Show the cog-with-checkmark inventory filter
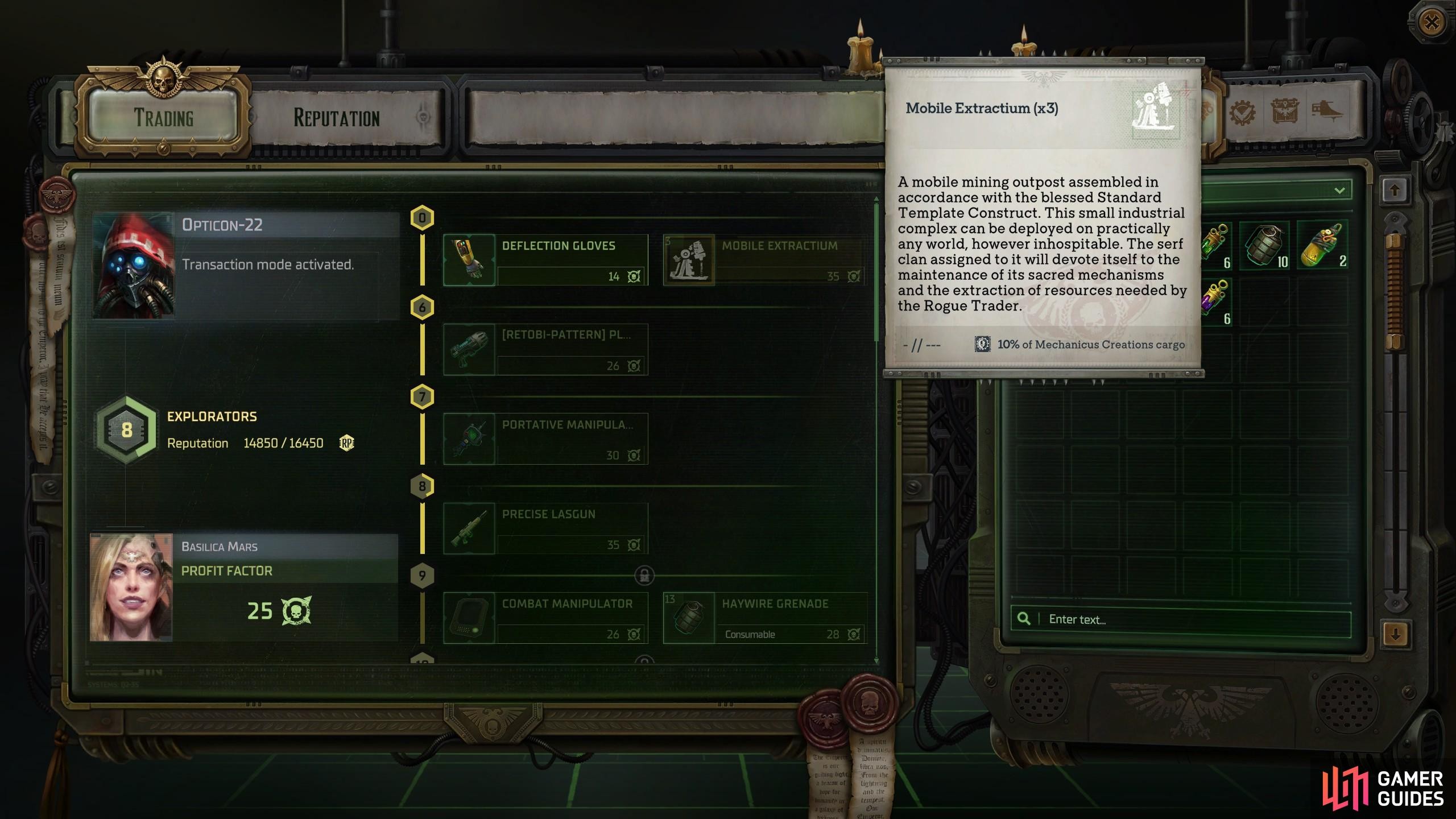 (1242, 112)
